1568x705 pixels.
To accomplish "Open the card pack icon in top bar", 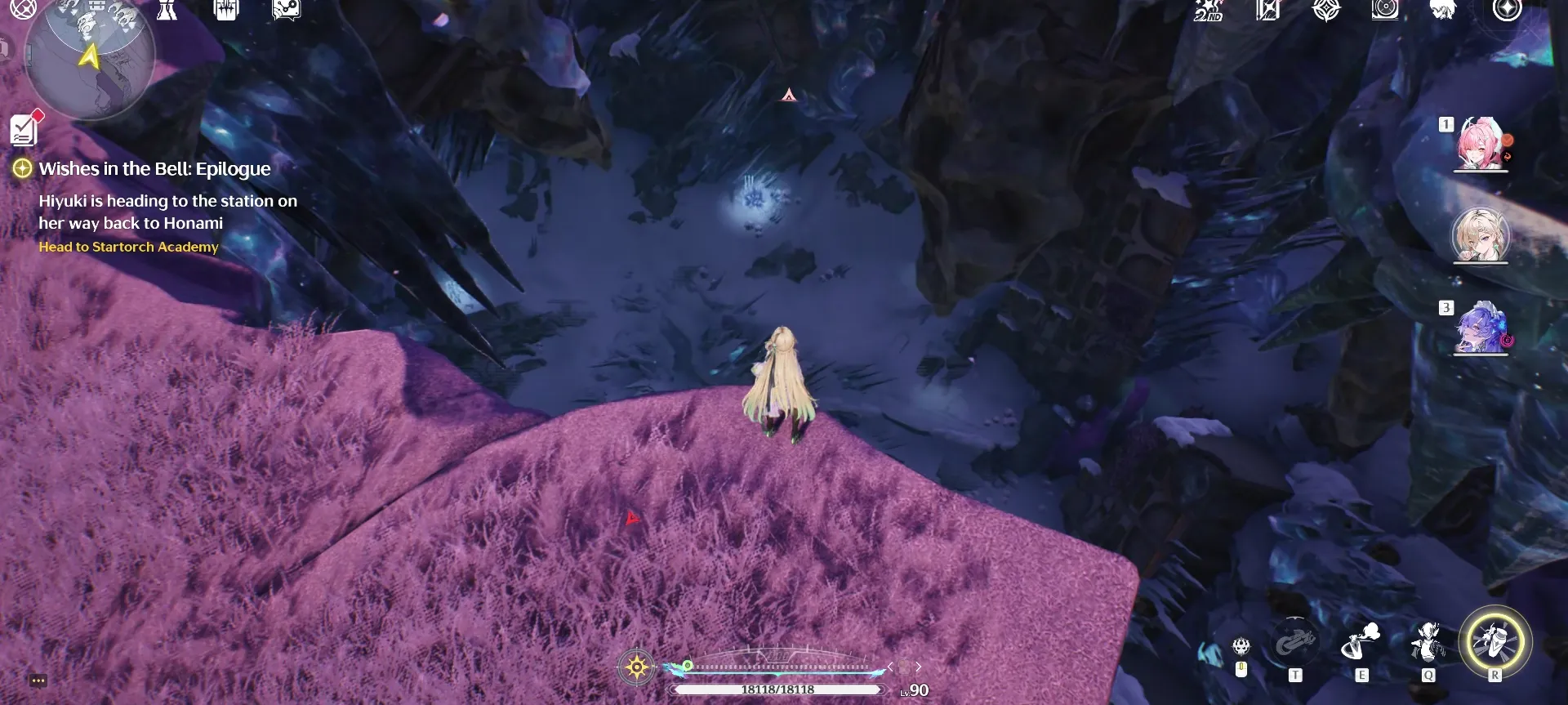I will [x=225, y=11].
